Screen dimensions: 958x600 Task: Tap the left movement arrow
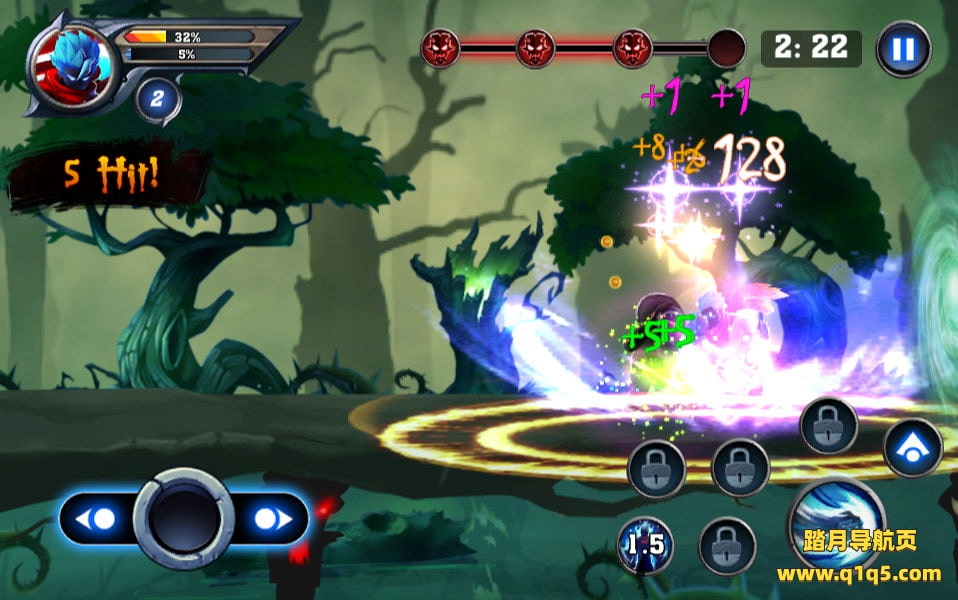pos(99,519)
